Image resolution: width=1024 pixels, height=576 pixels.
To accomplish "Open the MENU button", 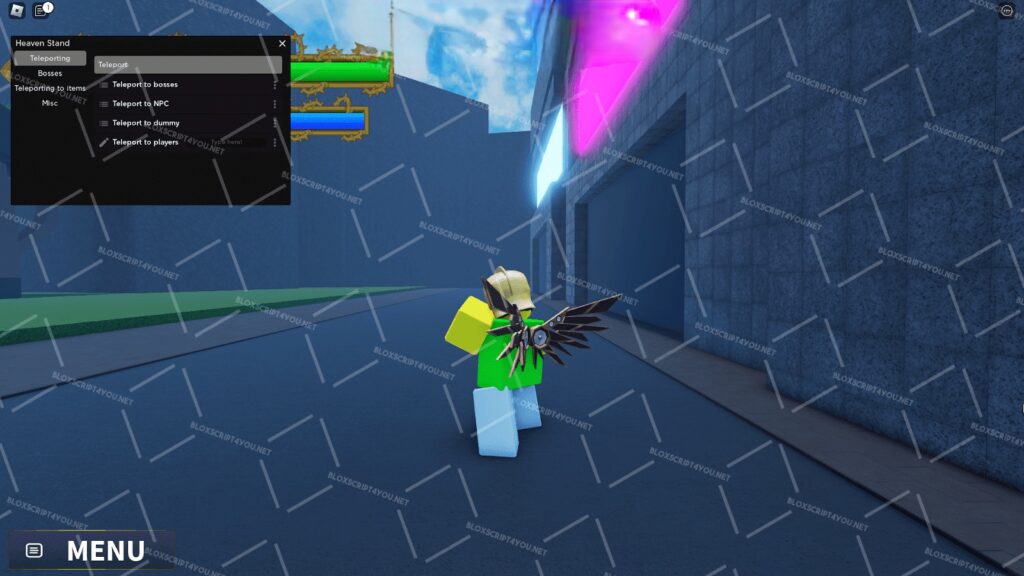I will [x=90, y=550].
